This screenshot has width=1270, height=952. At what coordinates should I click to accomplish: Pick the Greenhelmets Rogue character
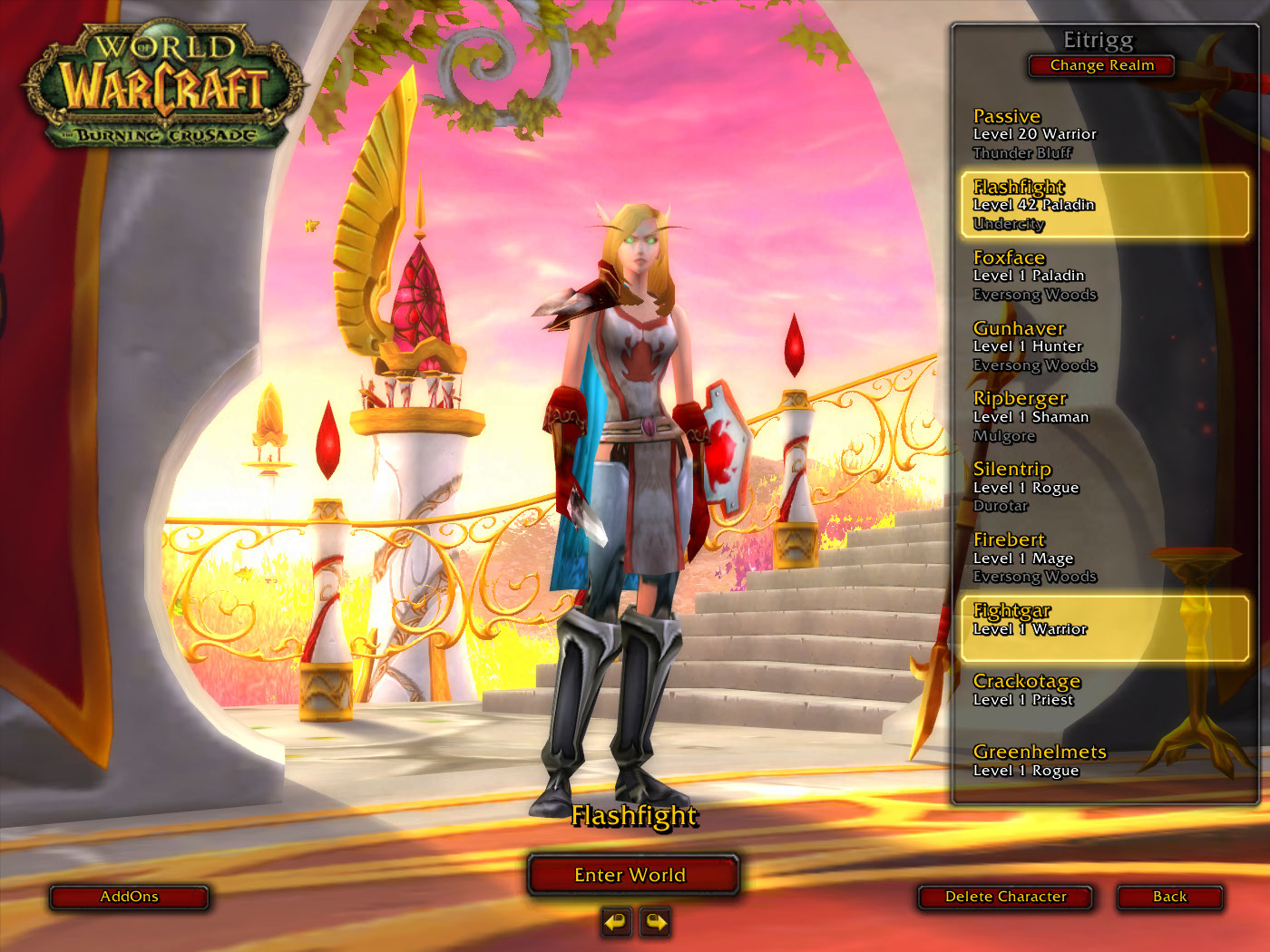coord(1103,762)
